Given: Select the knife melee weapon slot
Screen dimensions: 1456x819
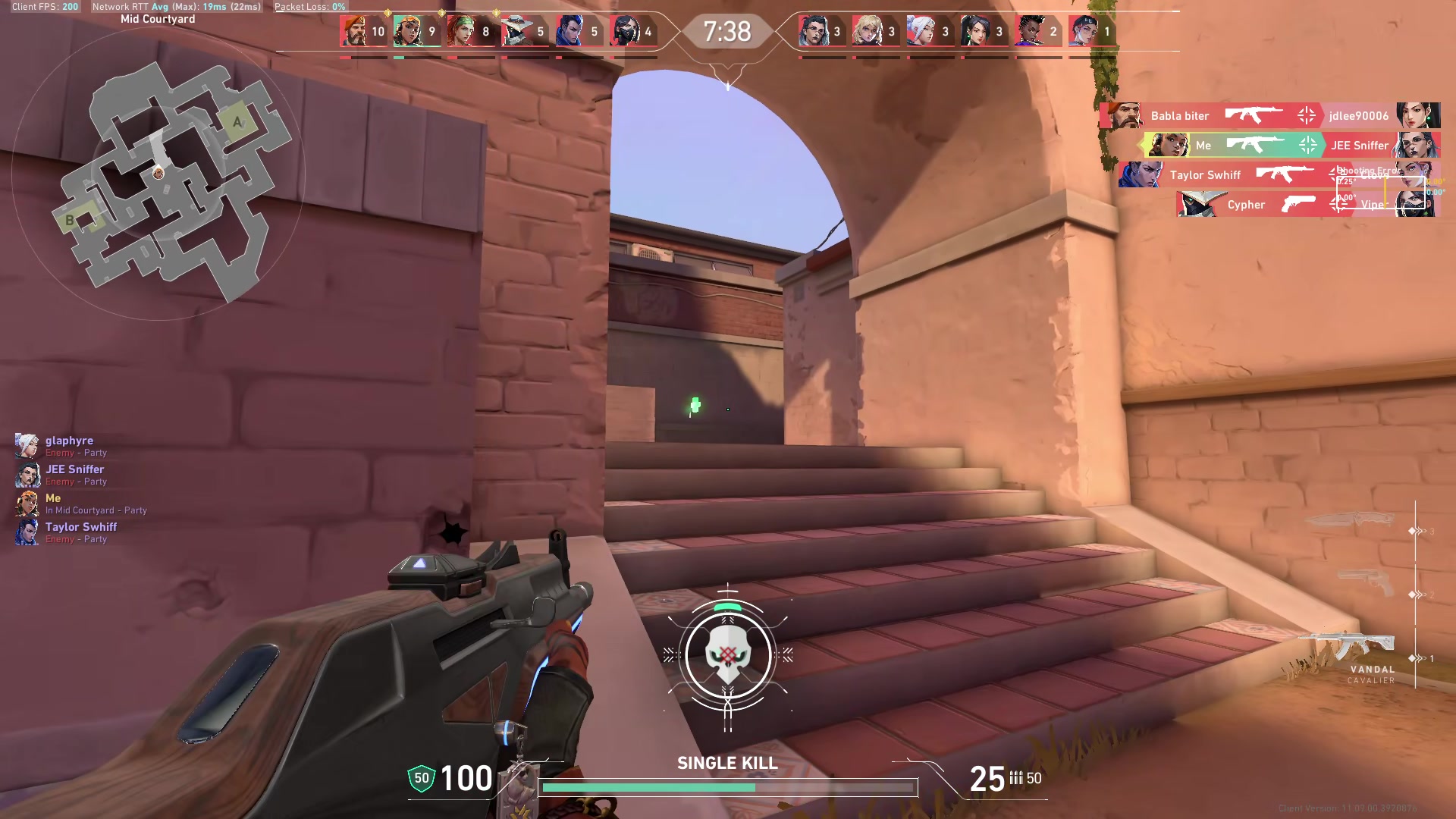Looking at the screenshot, I should (1351, 520).
